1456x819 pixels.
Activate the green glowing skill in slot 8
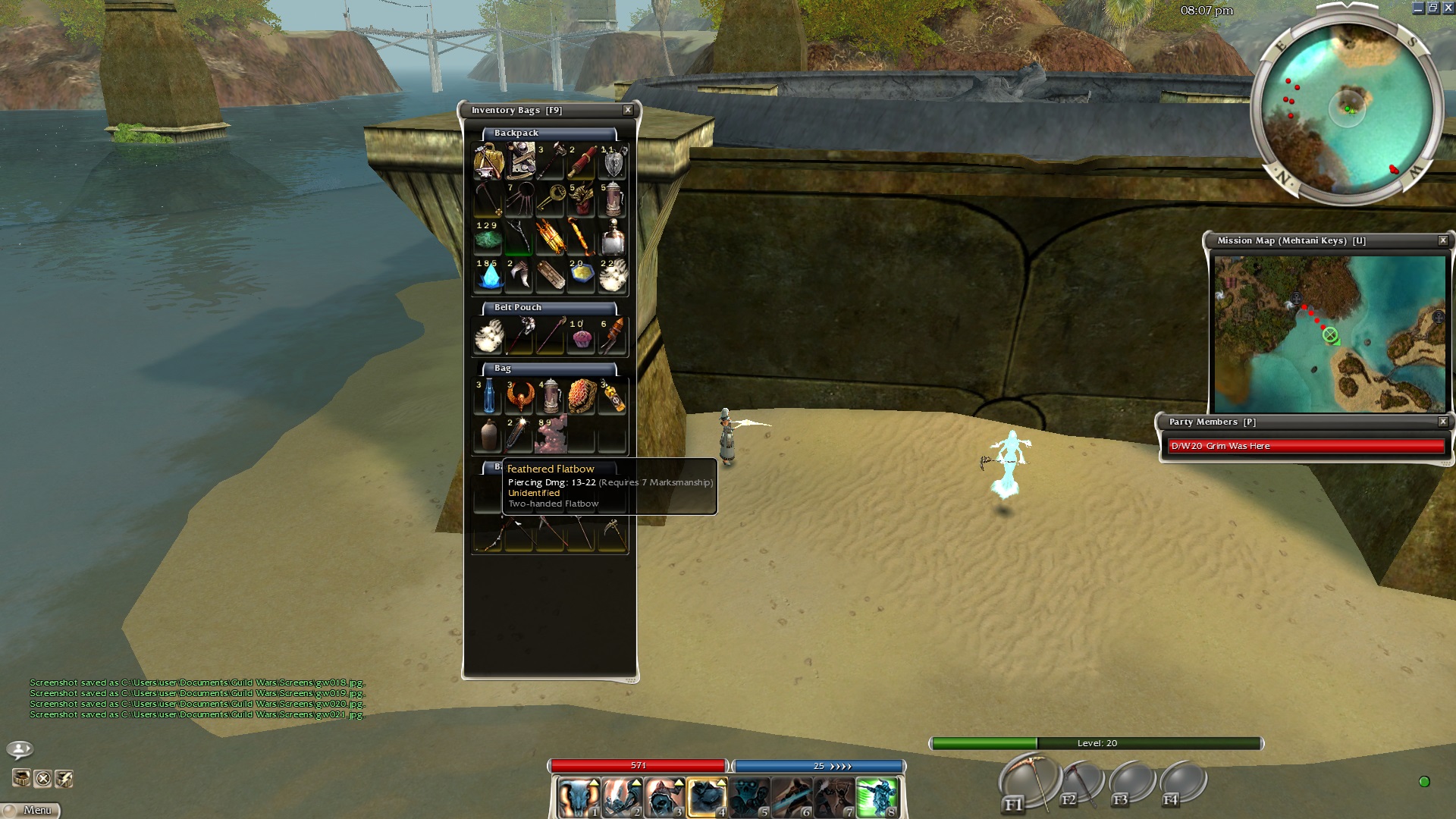(x=877, y=798)
